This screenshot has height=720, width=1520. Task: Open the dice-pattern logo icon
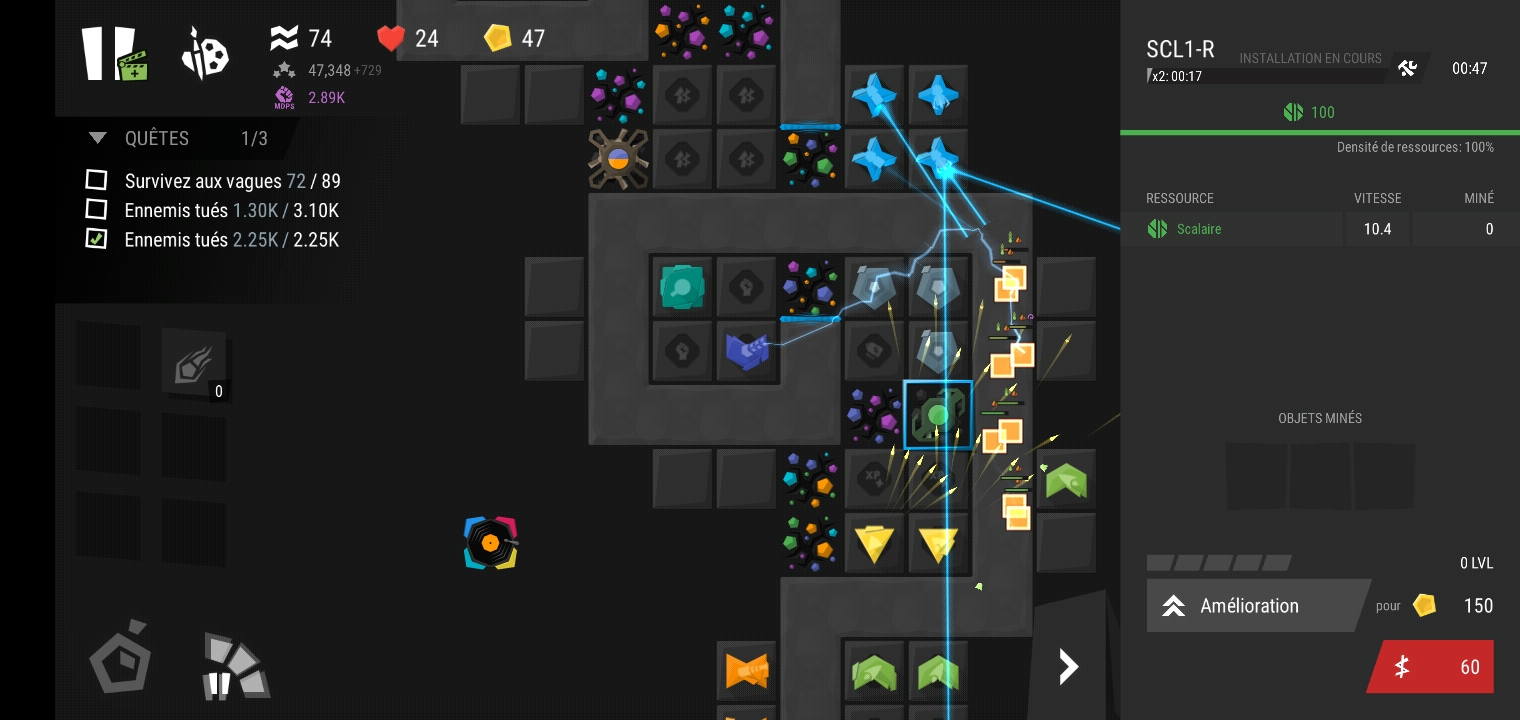coord(205,54)
